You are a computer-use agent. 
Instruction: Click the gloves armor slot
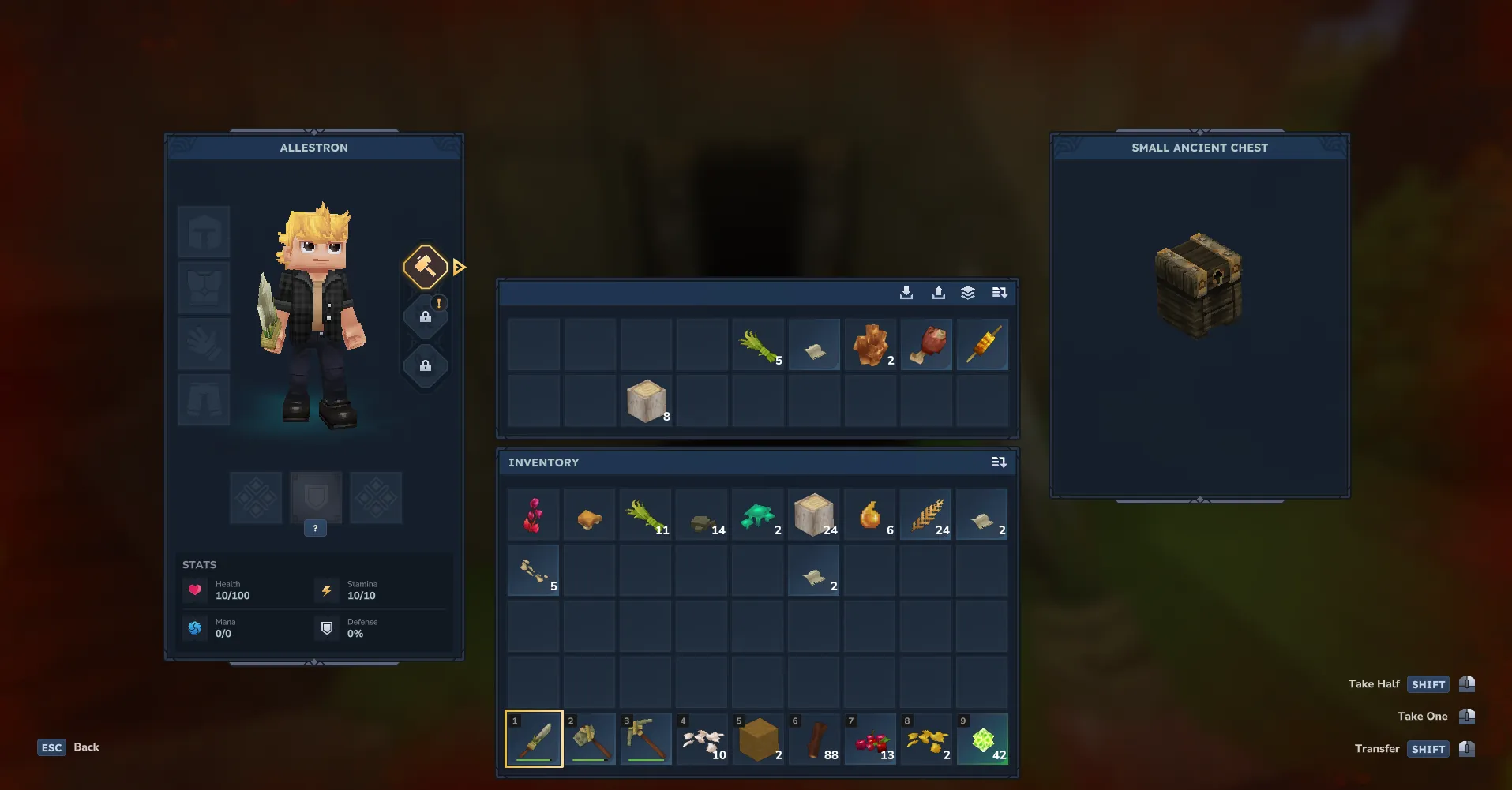coord(204,343)
